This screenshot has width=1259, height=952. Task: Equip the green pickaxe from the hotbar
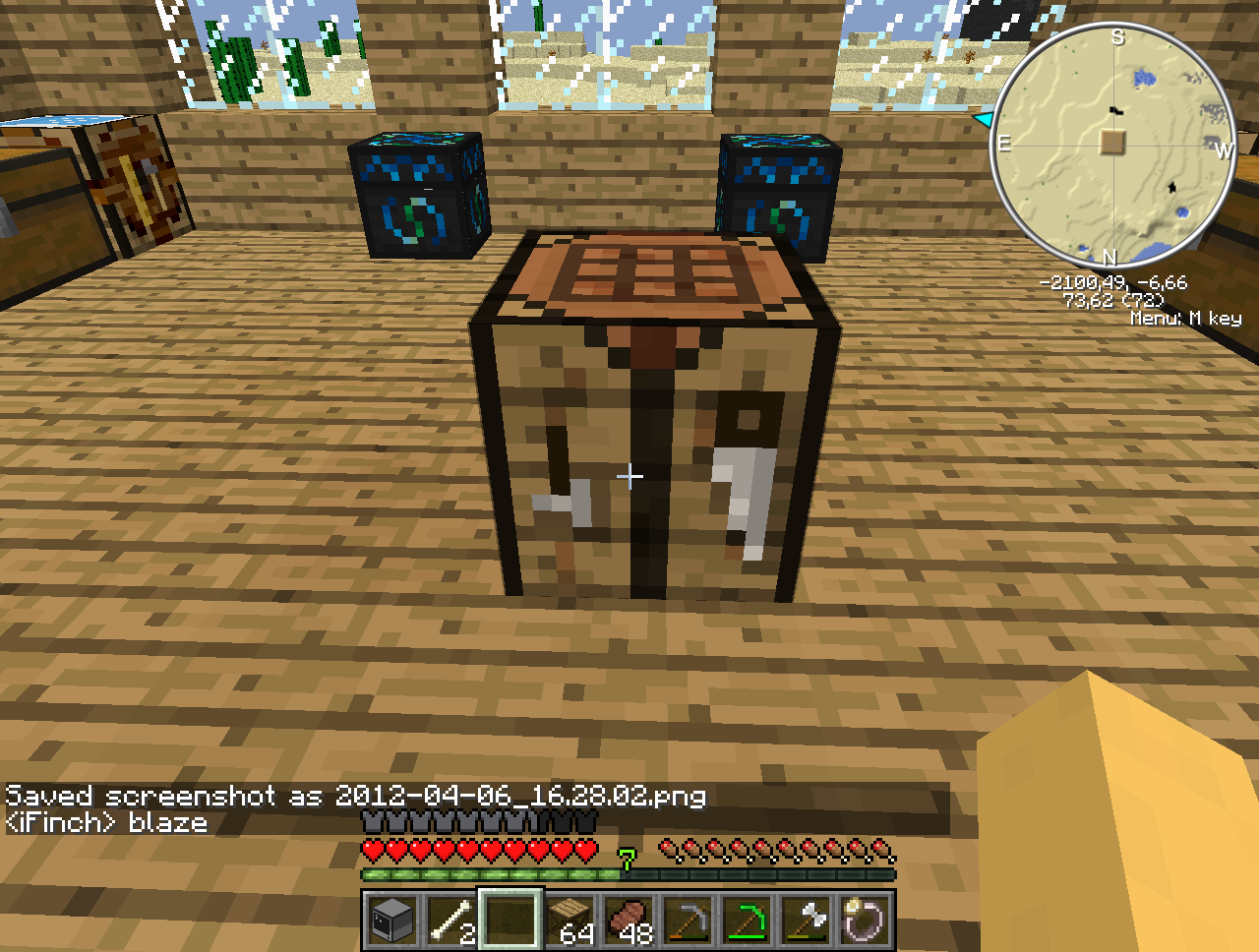tap(748, 921)
